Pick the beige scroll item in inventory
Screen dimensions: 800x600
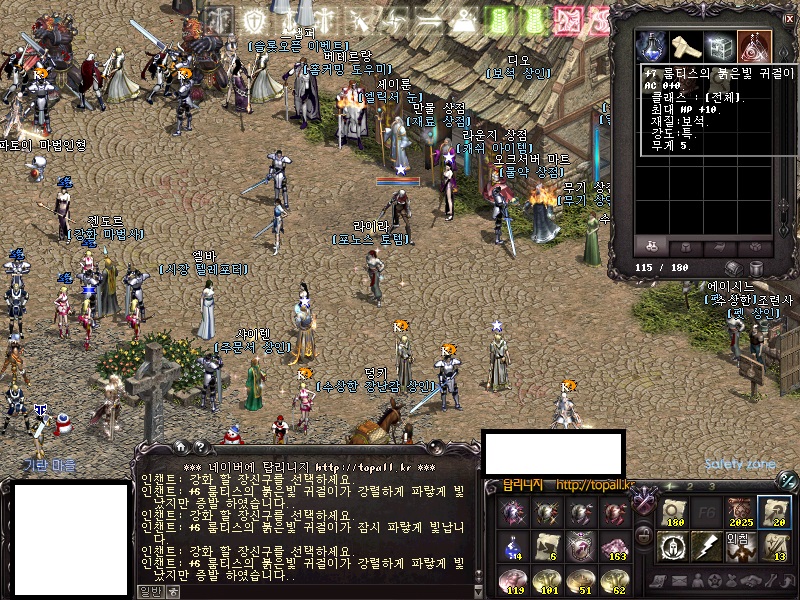(686, 47)
